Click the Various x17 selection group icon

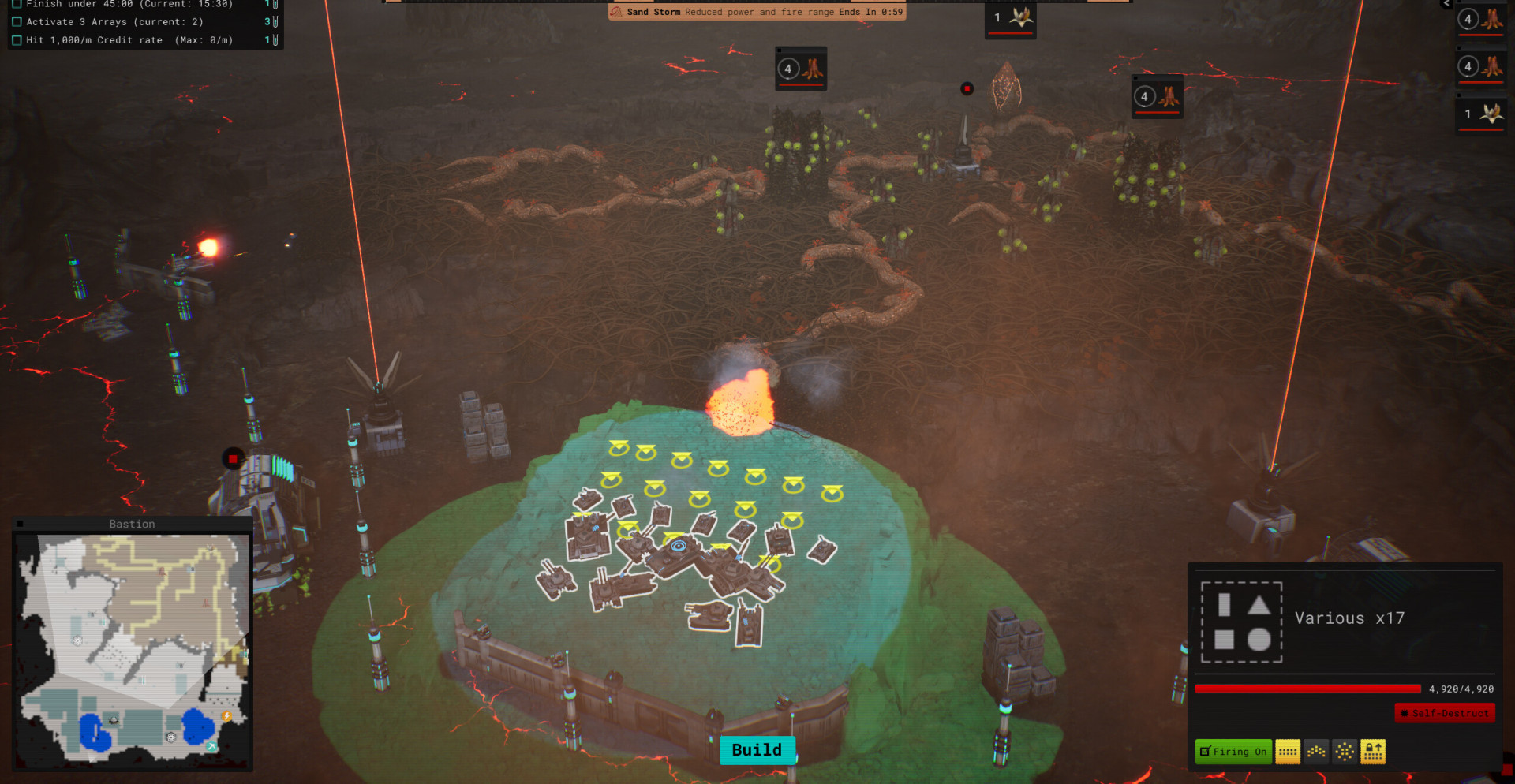pos(1241,622)
